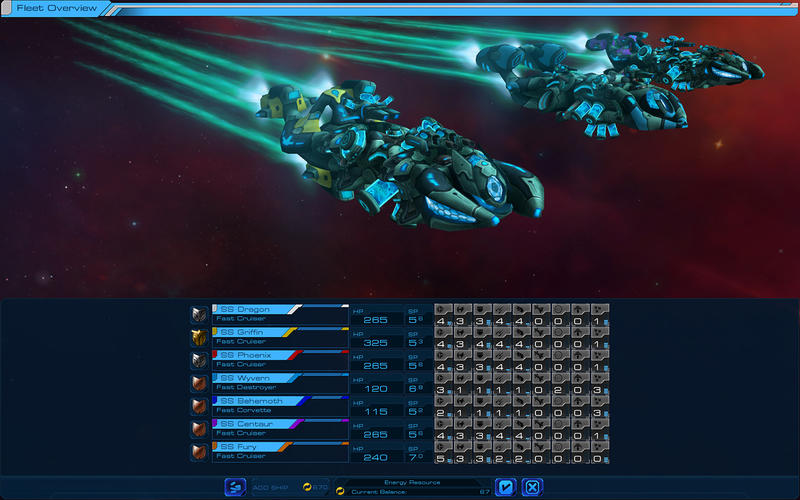This screenshot has height=500, width=800.
Task: Close the fleet overview with the X button
Action: (x=533, y=487)
